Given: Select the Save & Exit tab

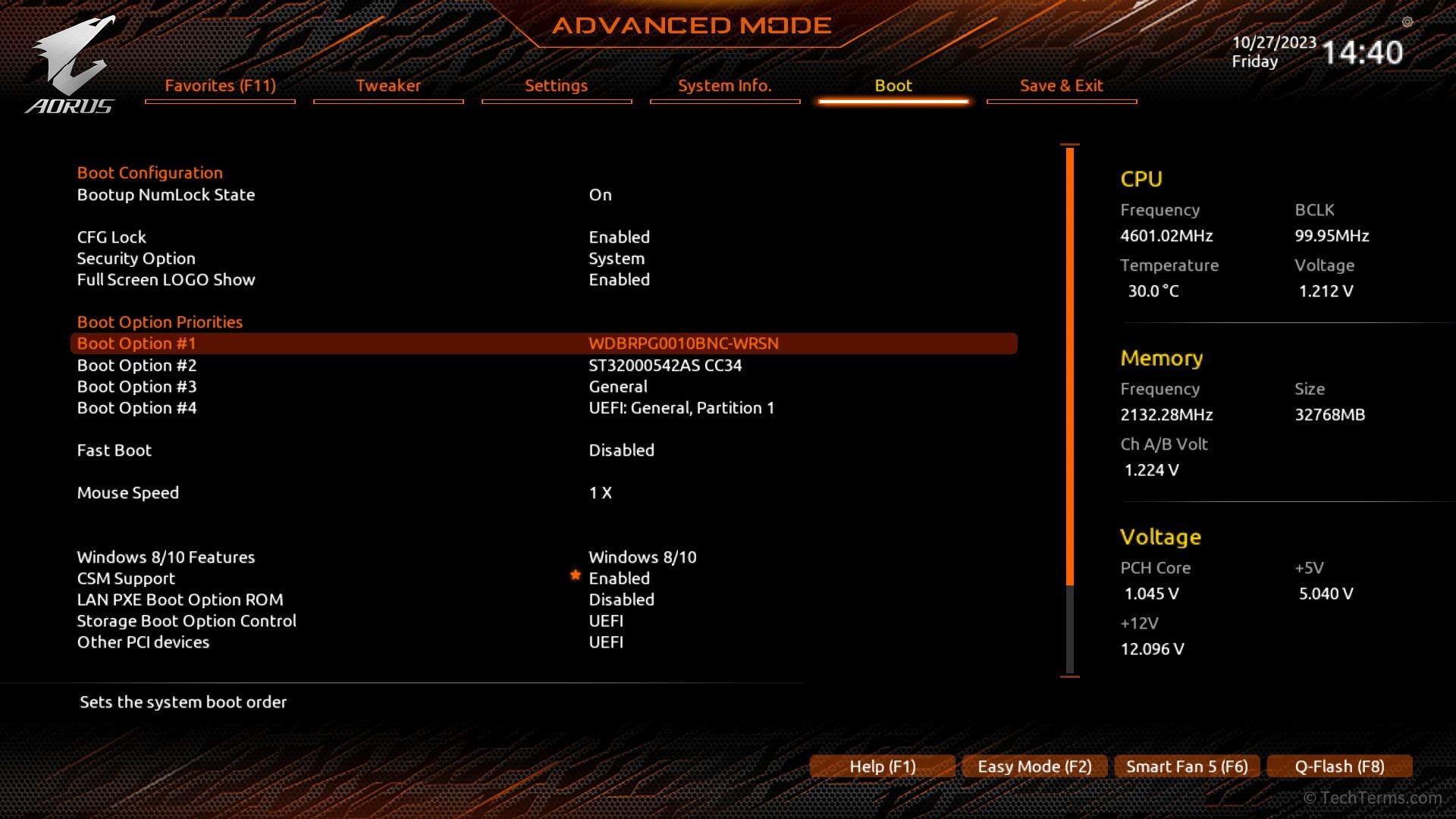Looking at the screenshot, I should click(x=1061, y=86).
